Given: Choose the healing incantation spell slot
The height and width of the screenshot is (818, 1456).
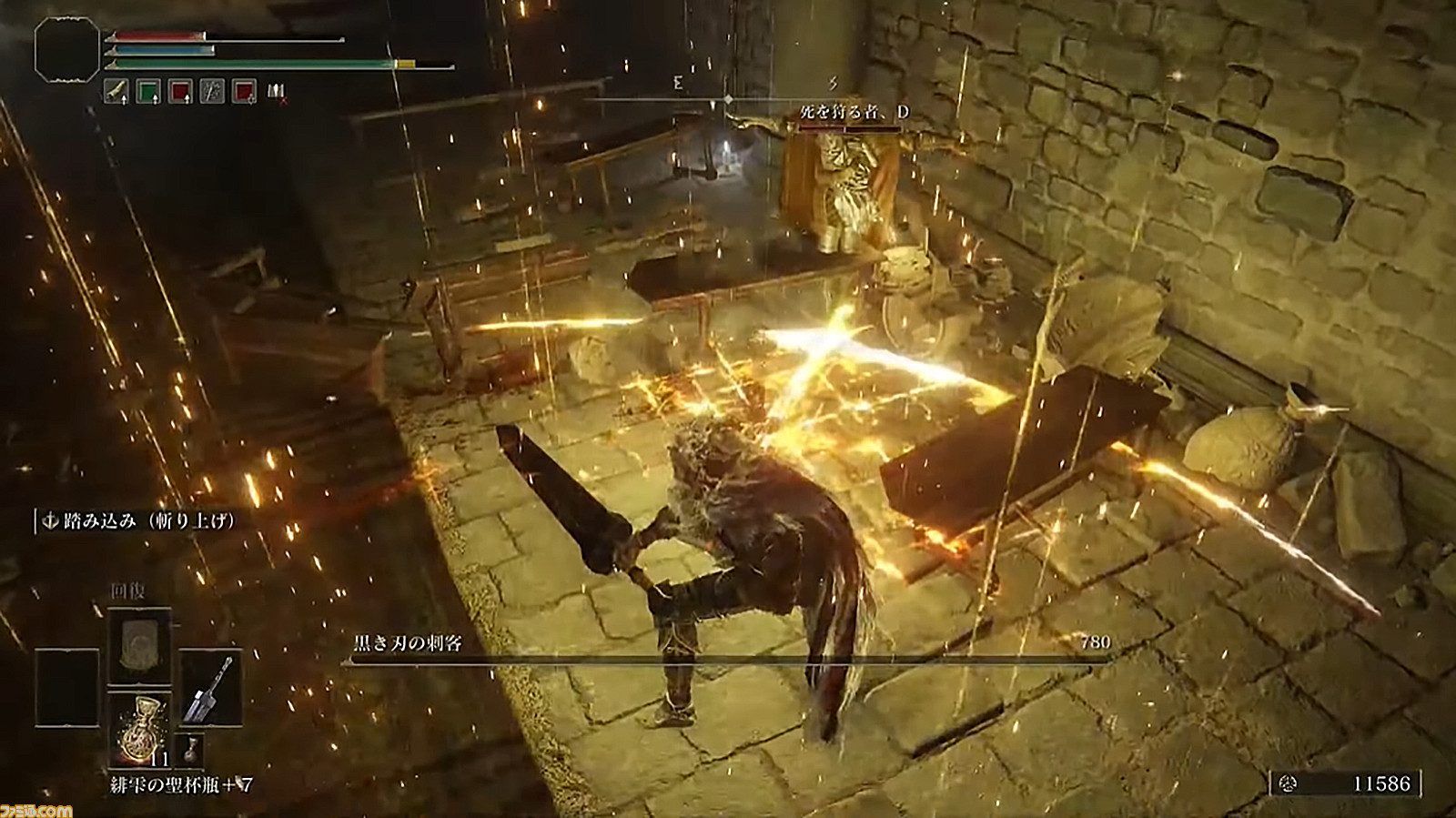Looking at the screenshot, I should tap(139, 645).
